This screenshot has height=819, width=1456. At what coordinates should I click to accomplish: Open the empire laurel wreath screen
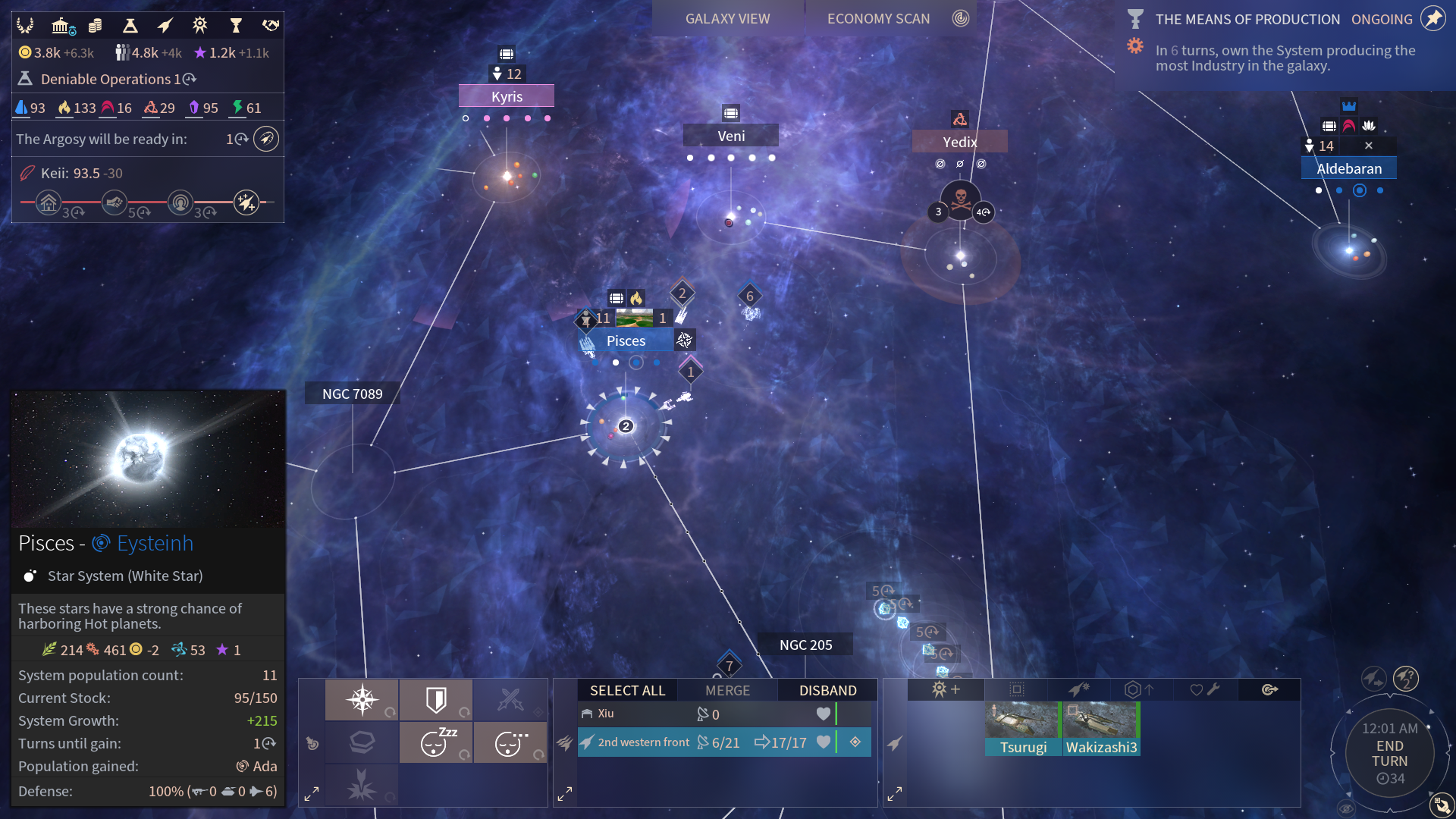click(25, 26)
